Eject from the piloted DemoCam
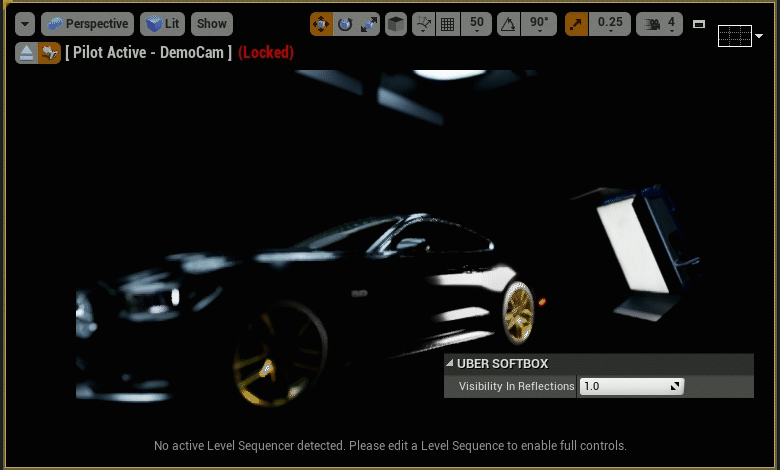This screenshot has height=470, width=780. tap(26, 53)
